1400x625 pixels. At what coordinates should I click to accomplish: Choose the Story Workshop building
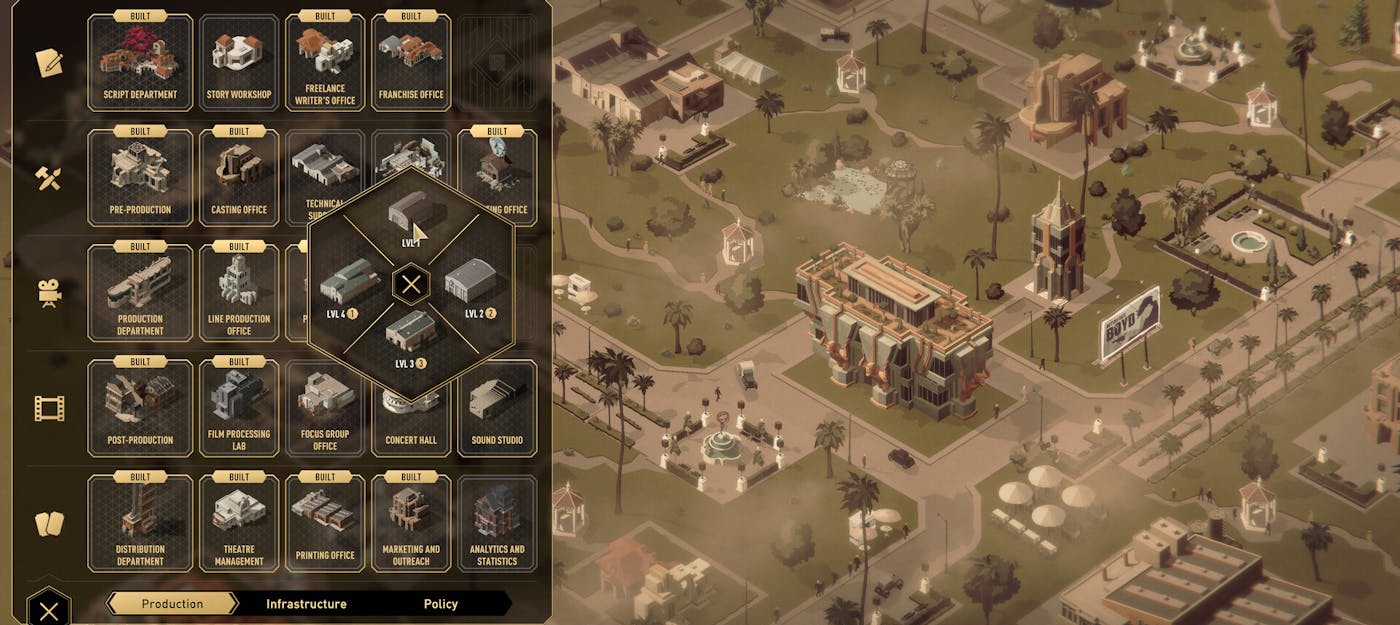tap(239, 62)
